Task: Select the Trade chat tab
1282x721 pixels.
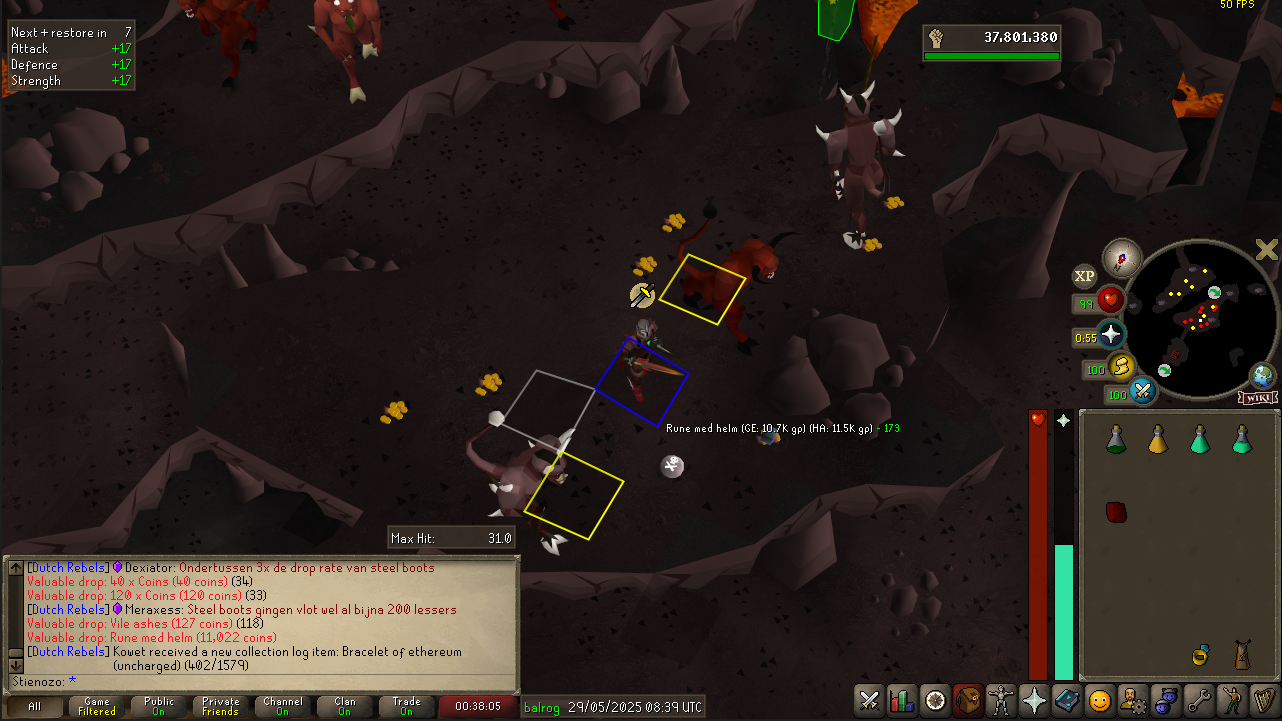Action: click(407, 706)
